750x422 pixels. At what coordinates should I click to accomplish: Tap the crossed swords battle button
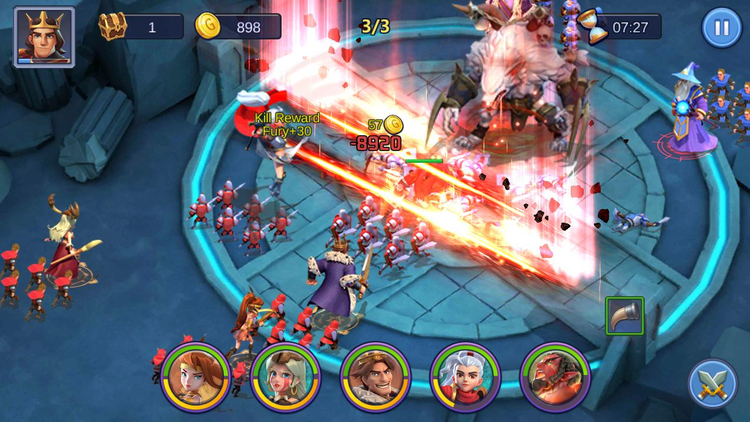[712, 383]
